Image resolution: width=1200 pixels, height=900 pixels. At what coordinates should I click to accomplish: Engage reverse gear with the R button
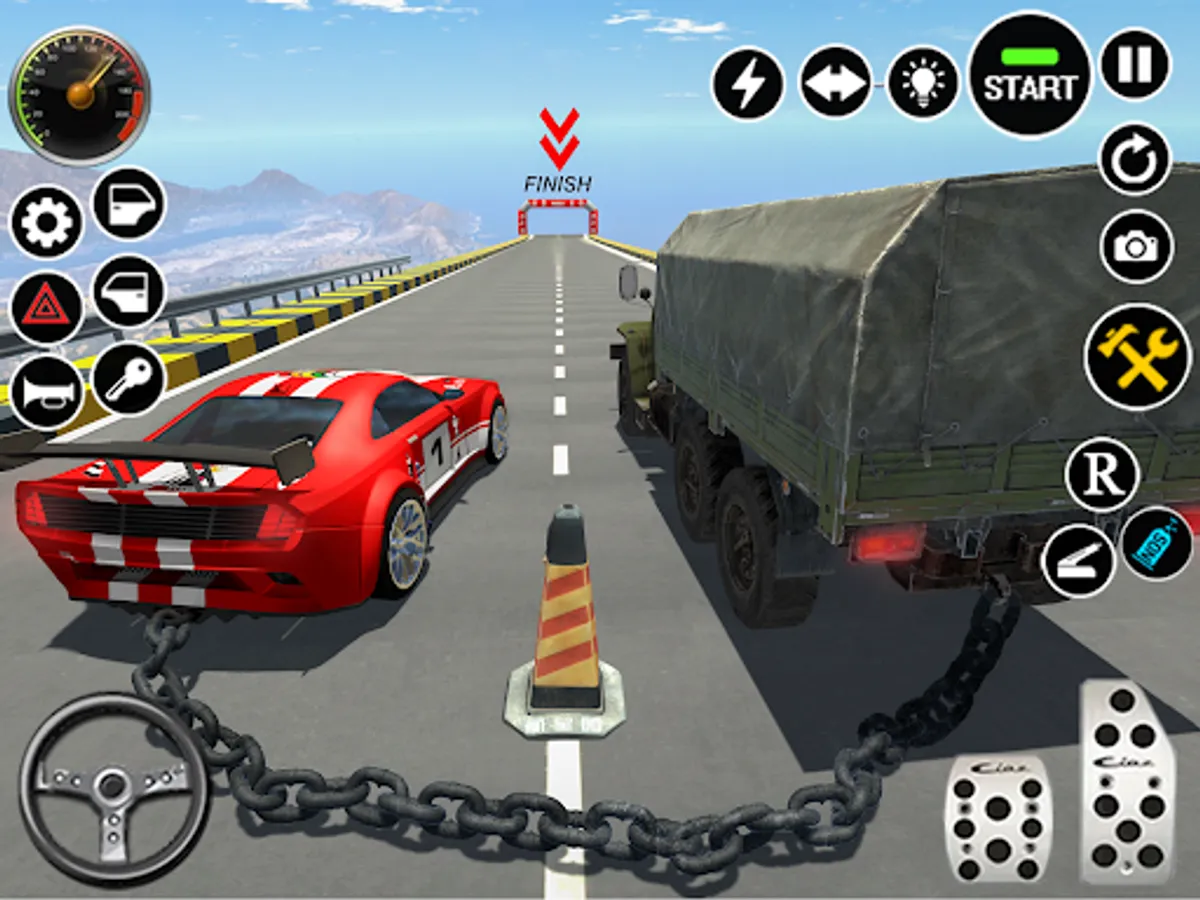click(x=1102, y=475)
